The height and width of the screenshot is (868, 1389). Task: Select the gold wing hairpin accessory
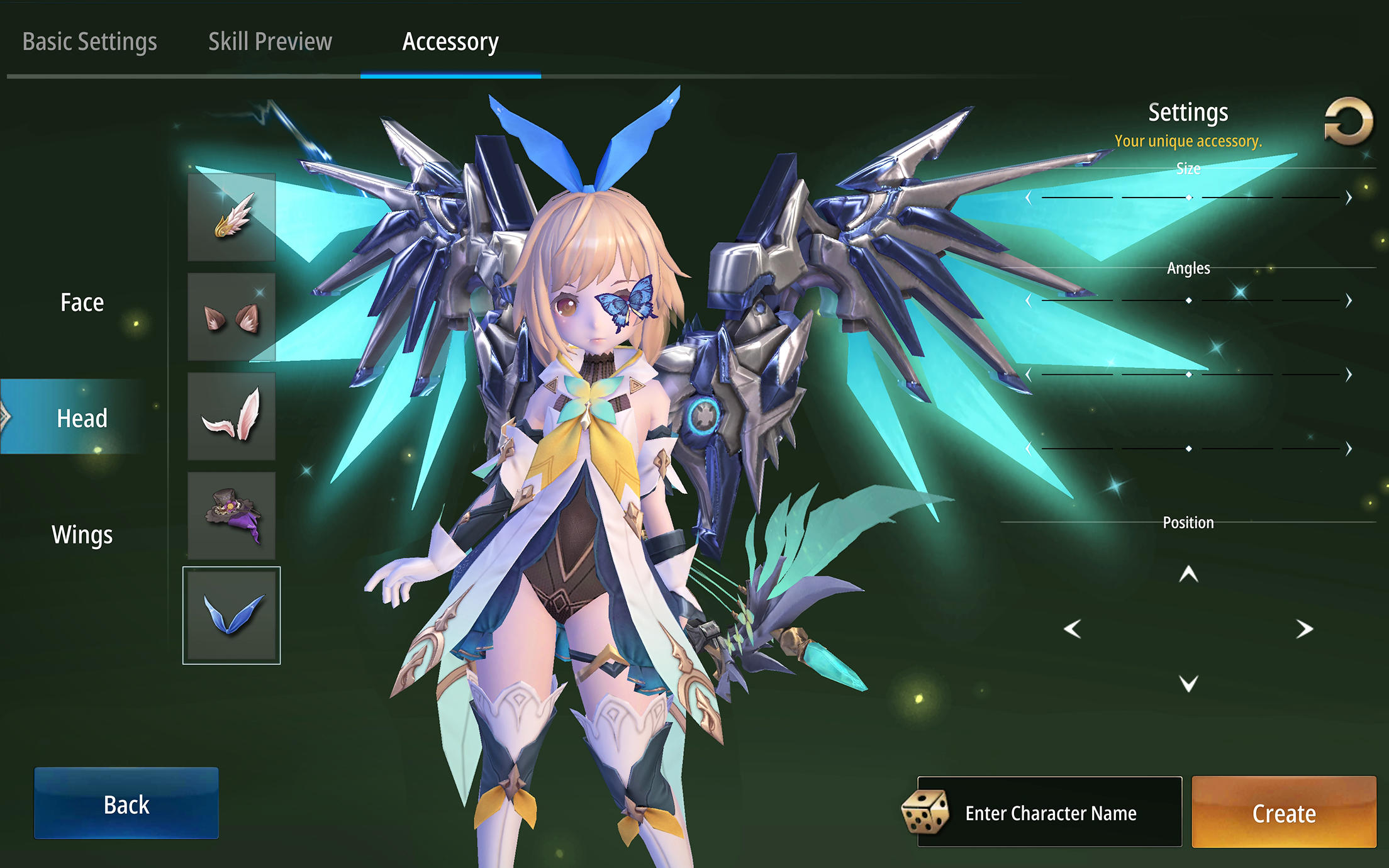231,218
